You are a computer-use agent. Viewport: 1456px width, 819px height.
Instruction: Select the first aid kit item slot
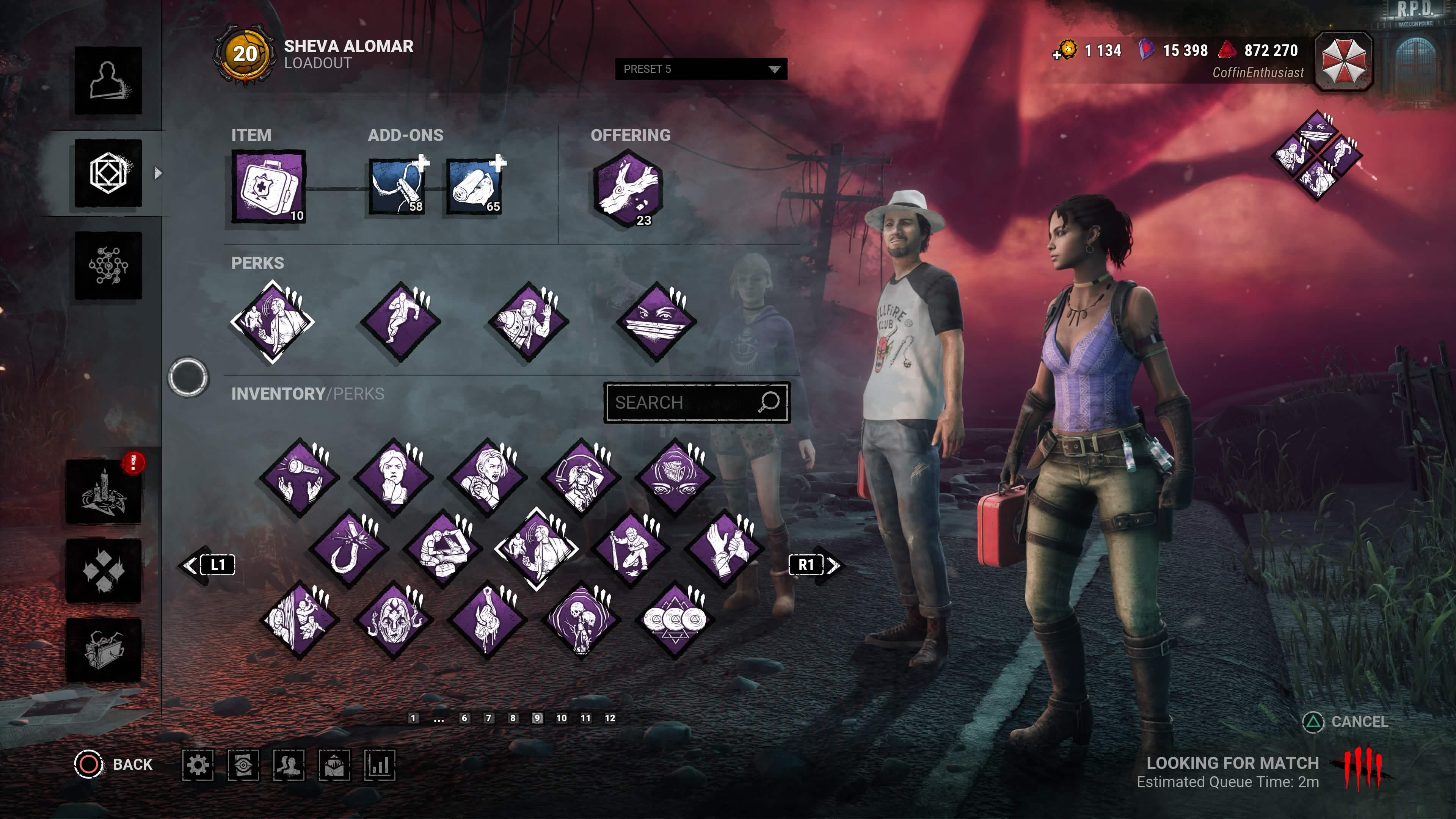coord(268,187)
